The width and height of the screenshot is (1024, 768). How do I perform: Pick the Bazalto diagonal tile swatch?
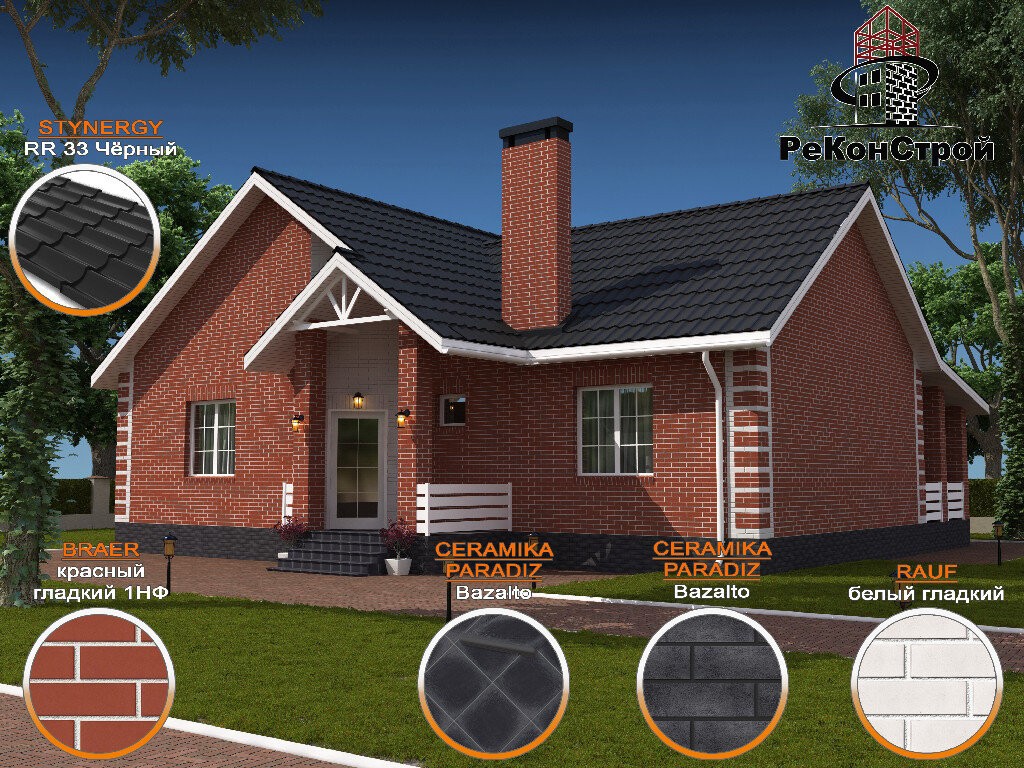[493, 682]
